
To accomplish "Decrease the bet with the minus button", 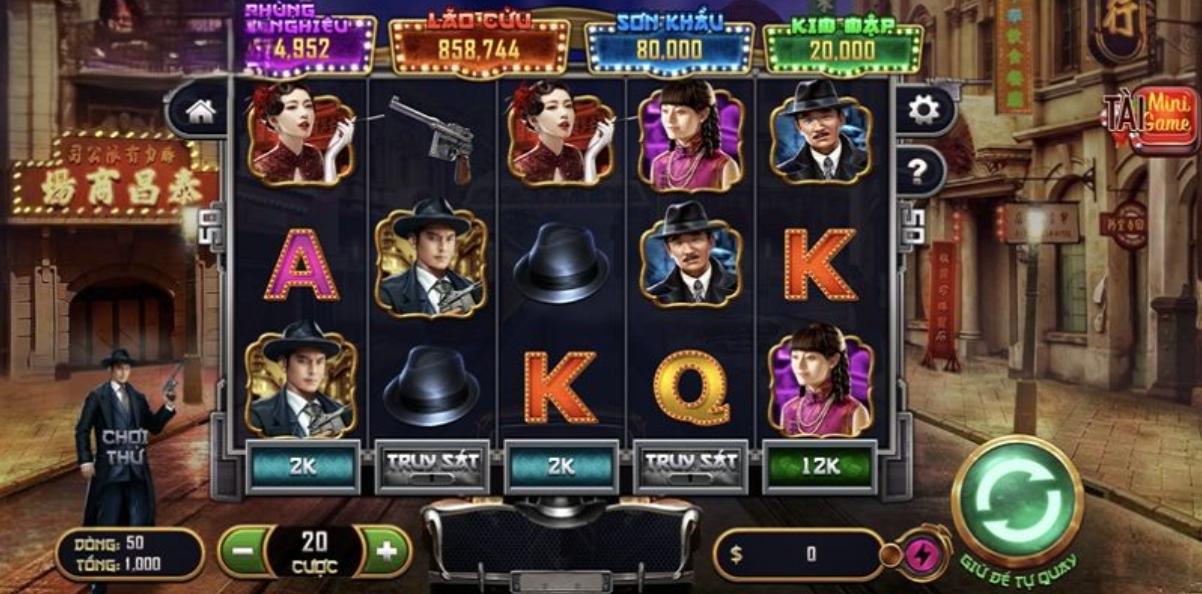I will [241, 551].
